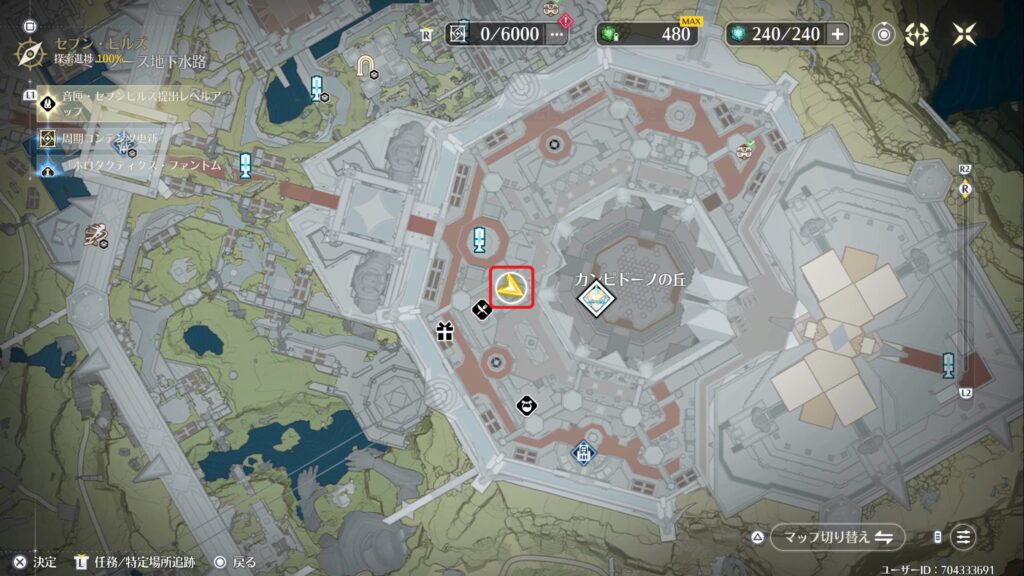Open the 0/6000 points more-options button
Viewport: 1024px width, 576px height.
557,34
